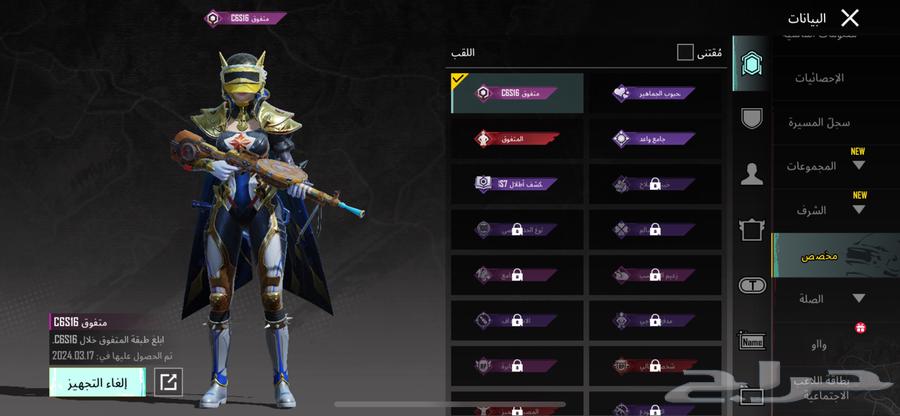Select the جامع واعد title

click(x=655, y=139)
